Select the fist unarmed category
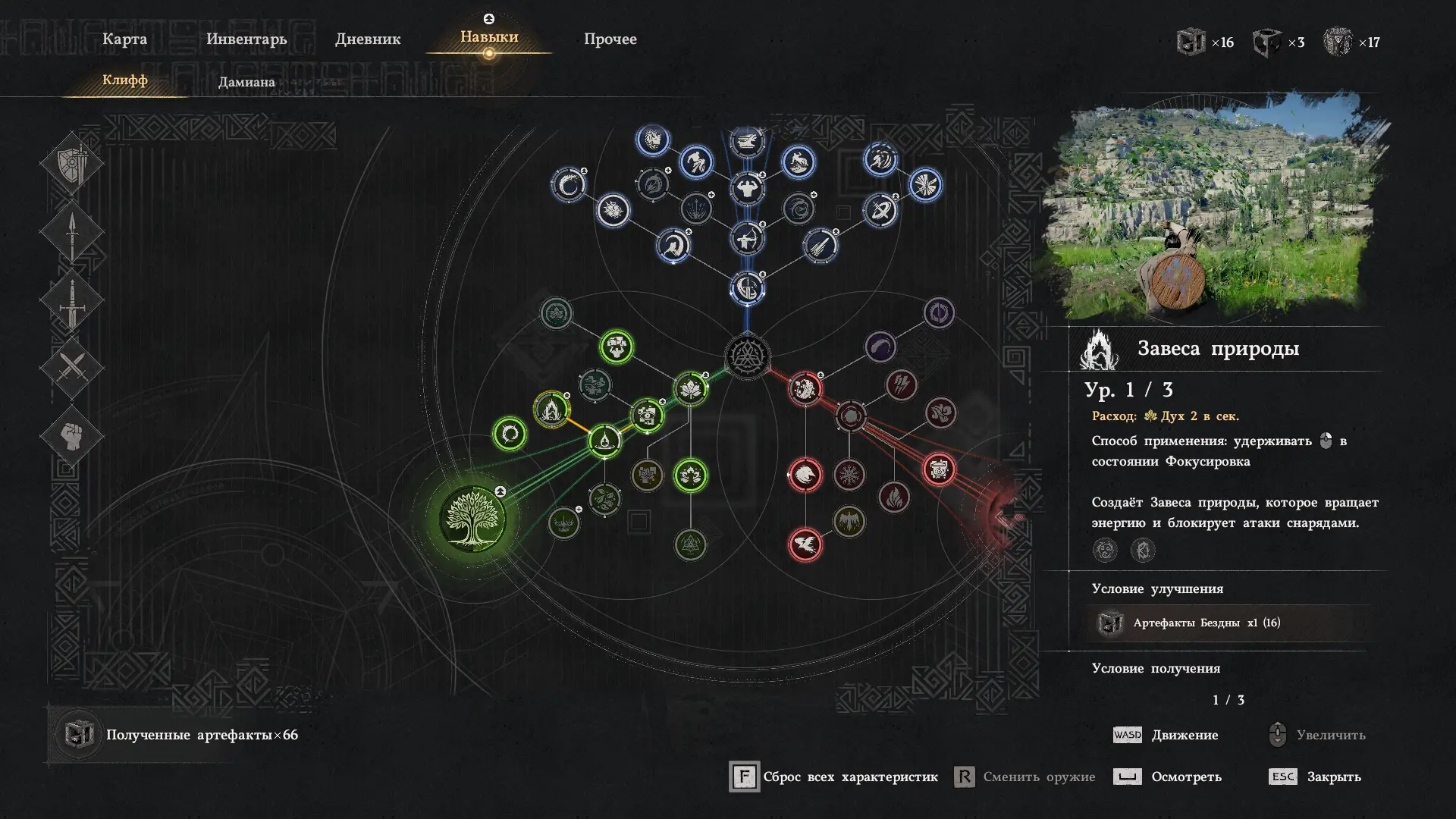The height and width of the screenshot is (819, 1456). pos(72,436)
